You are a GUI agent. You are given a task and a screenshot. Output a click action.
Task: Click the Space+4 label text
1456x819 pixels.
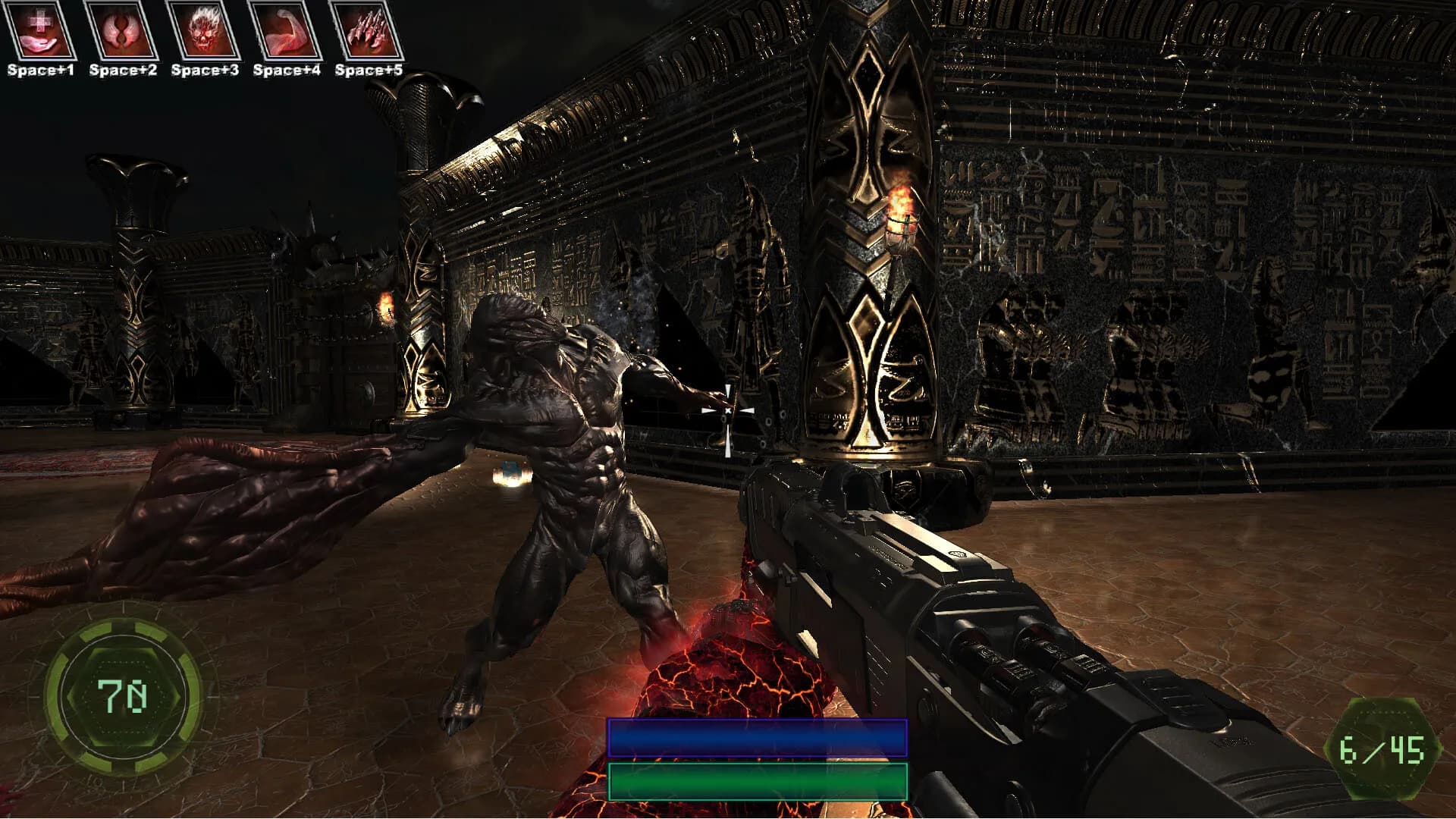[287, 71]
